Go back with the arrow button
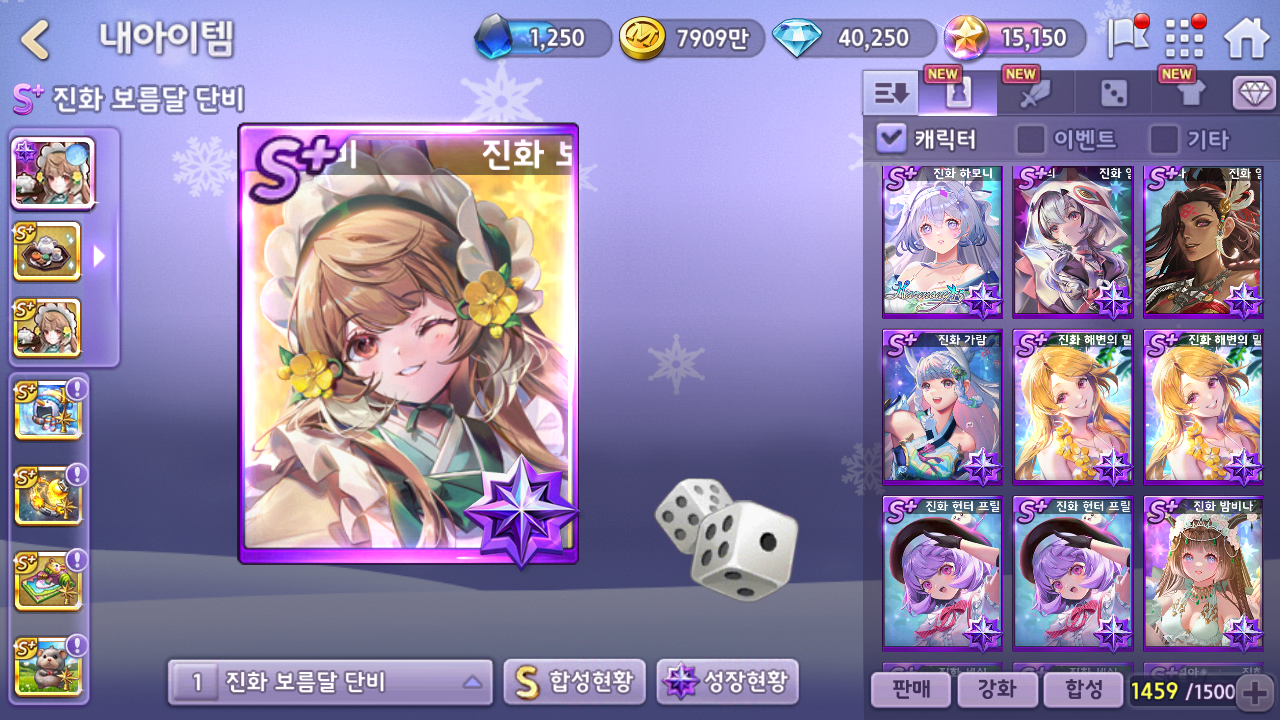Screen dimensions: 1280x720 point(36,40)
